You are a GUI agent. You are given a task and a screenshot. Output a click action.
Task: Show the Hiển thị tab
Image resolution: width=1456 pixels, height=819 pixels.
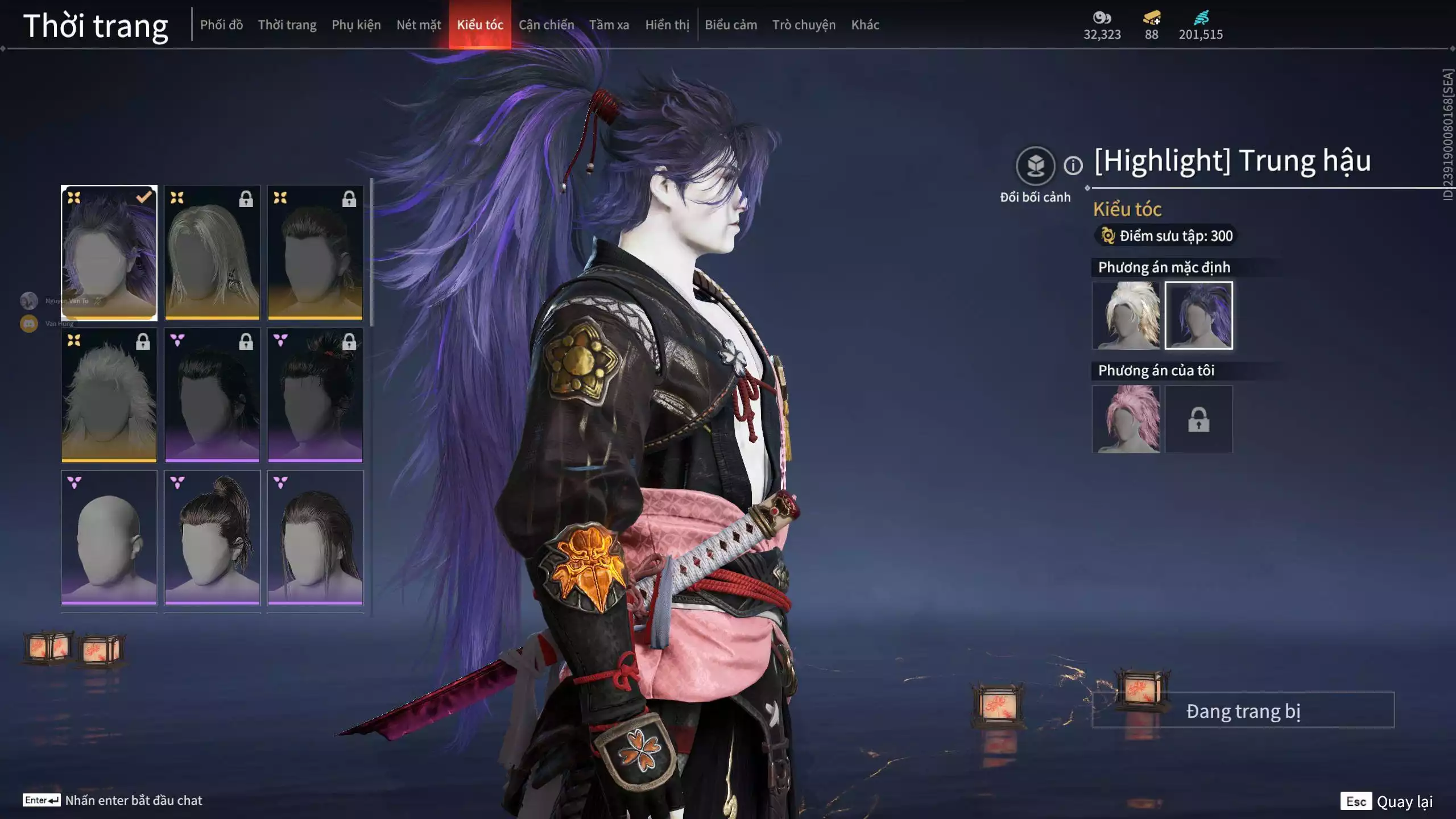click(667, 25)
